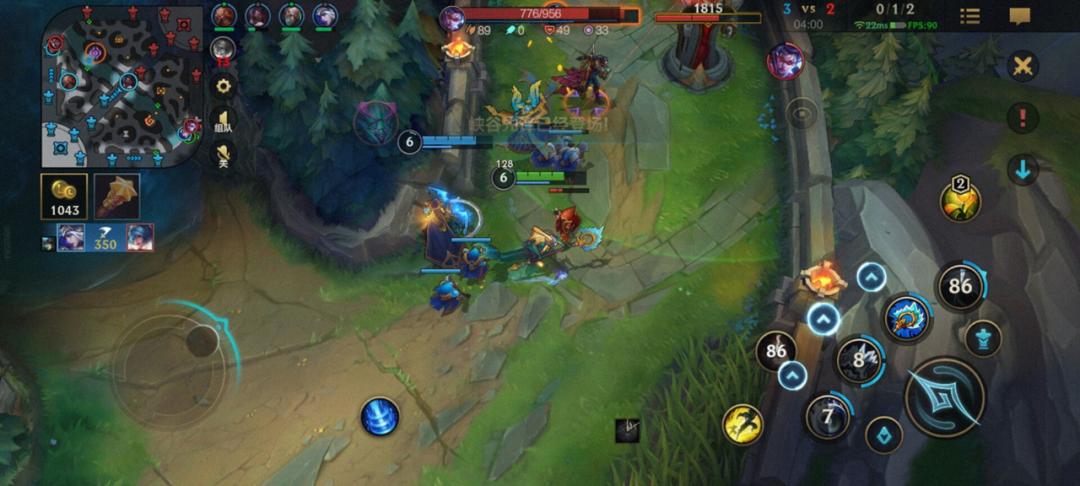The width and height of the screenshot is (1080, 486).
Task: Activate the blue recall button
Action: 380,416
